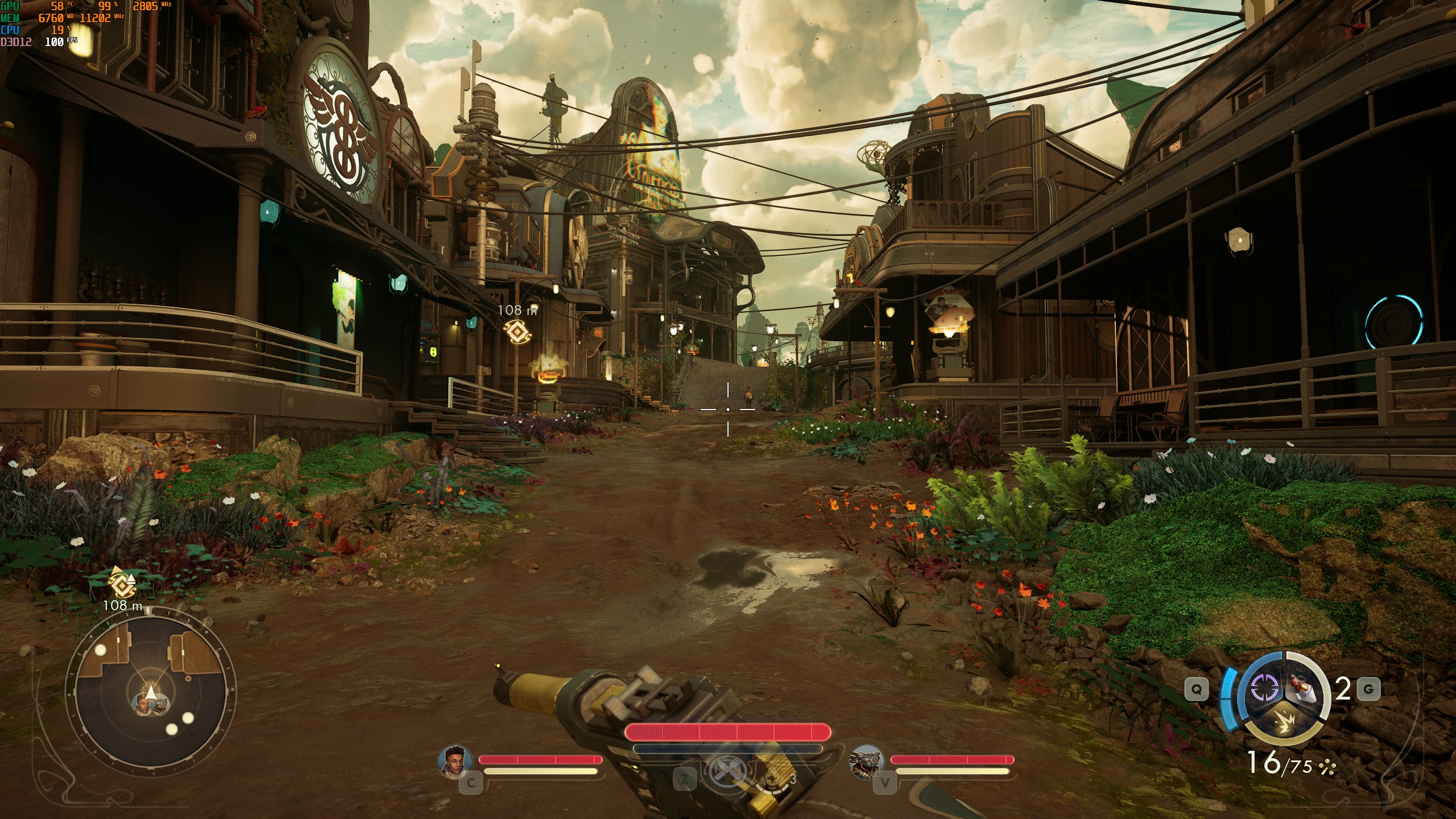
Task: Select the quest marker above the minimap
Action: [x=121, y=584]
